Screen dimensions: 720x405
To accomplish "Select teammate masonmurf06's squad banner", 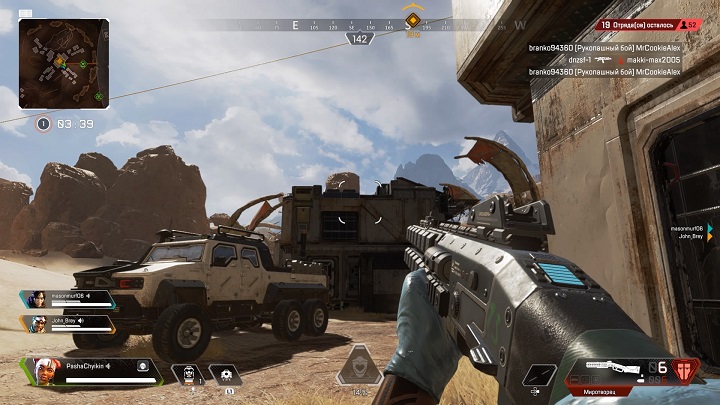I will (x=66, y=298).
